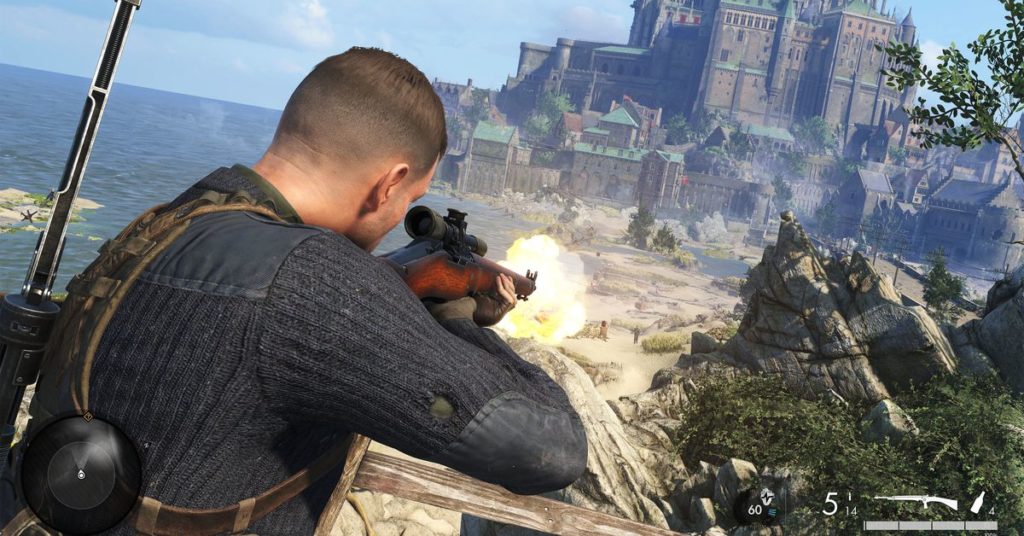Select the orange diamond objective marker on minimap

[x=86, y=416]
